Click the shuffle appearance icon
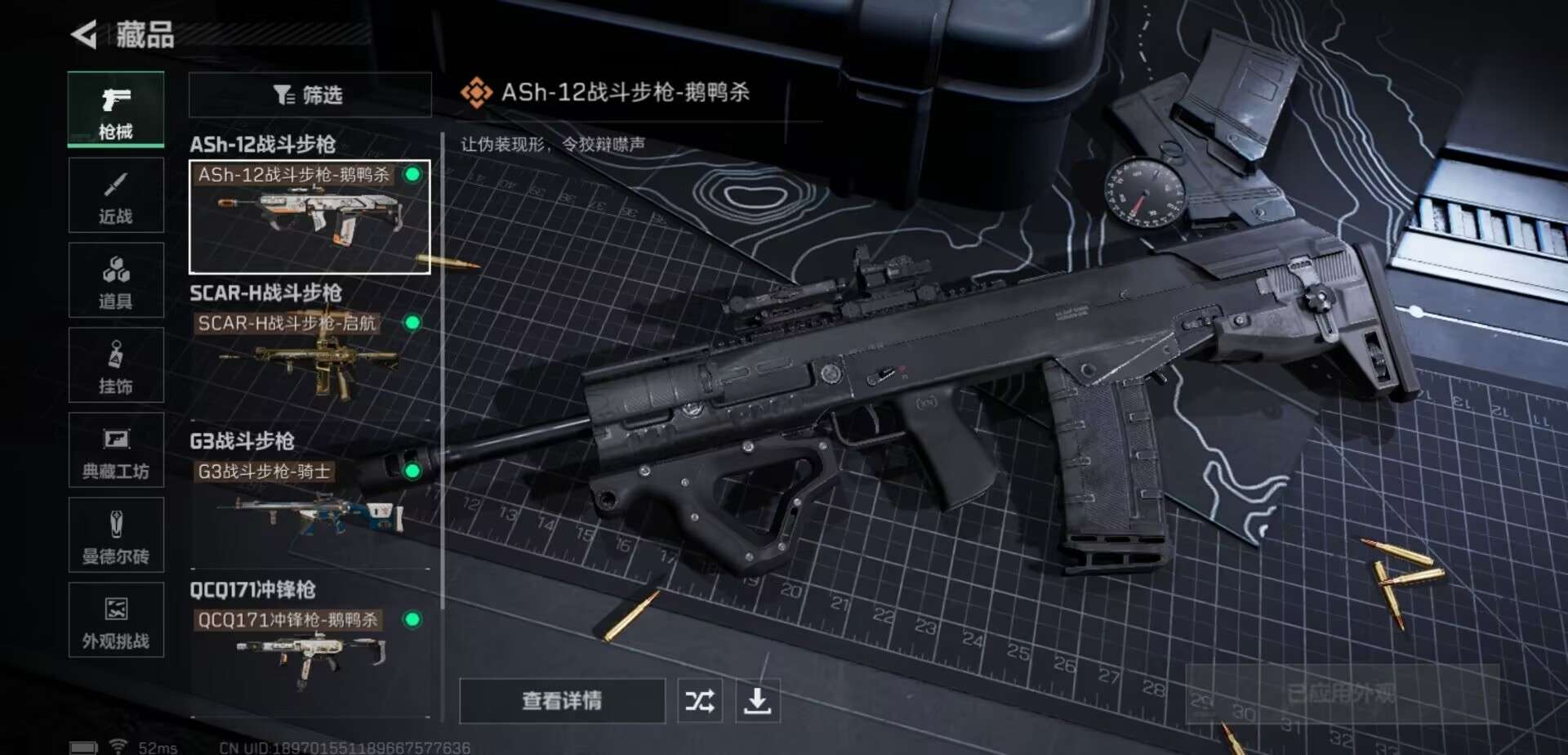The image size is (1568, 755). (698, 700)
